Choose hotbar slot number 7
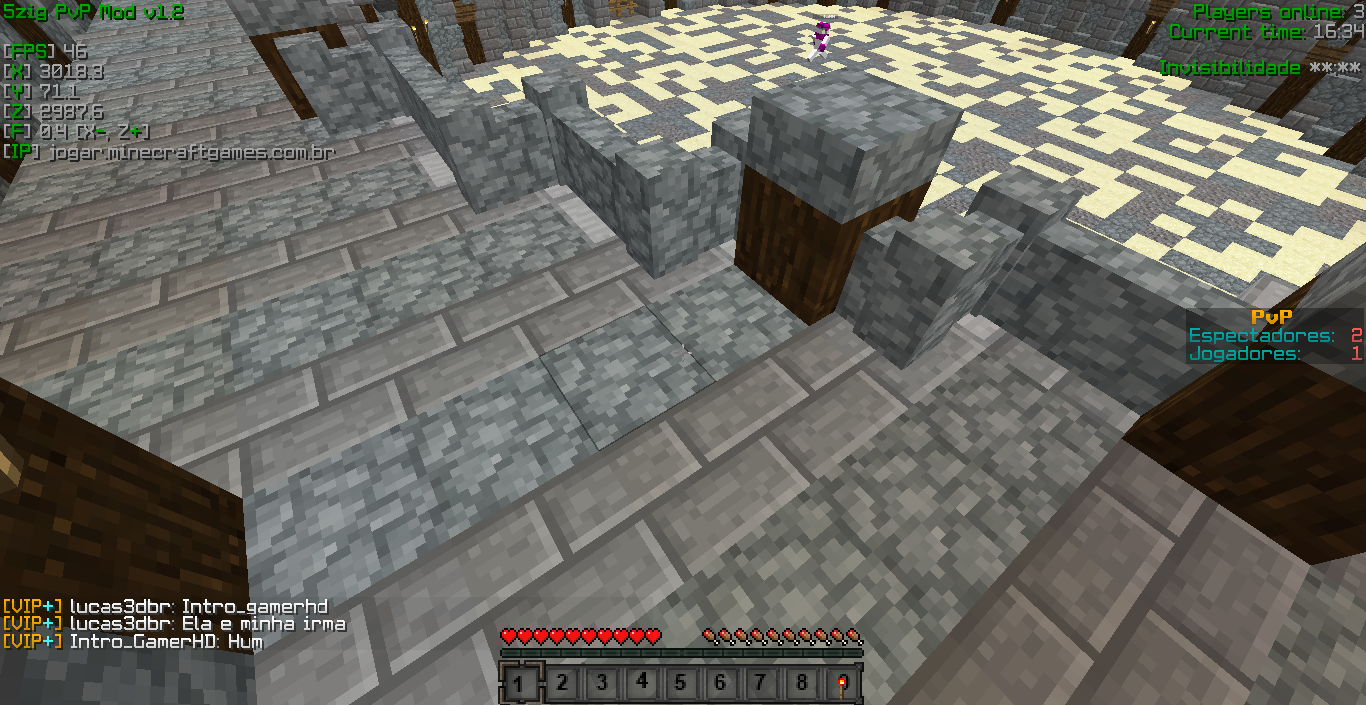This screenshot has height=705, width=1366. point(761,684)
